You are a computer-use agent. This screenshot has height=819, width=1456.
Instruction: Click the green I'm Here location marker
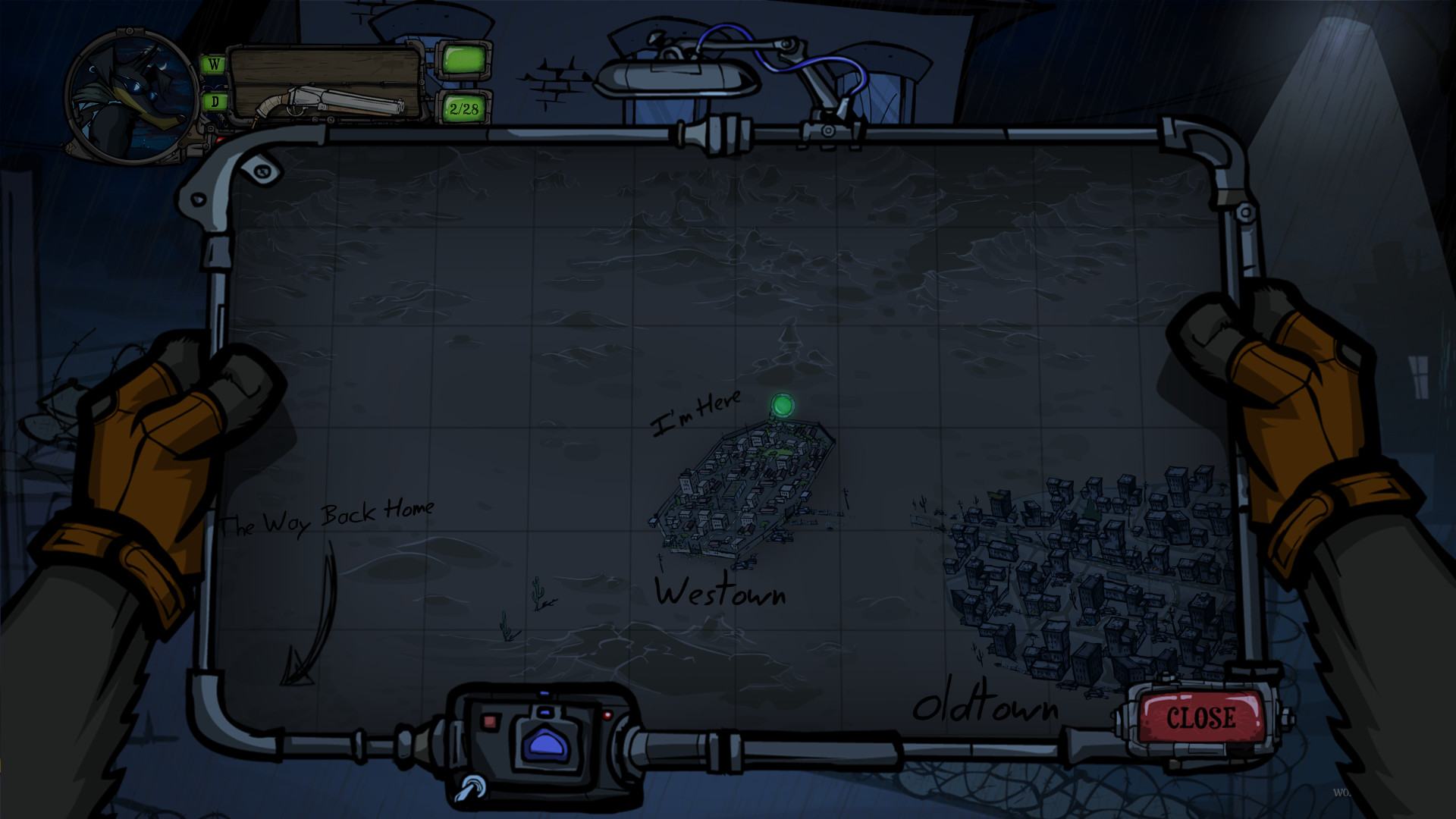click(x=780, y=406)
